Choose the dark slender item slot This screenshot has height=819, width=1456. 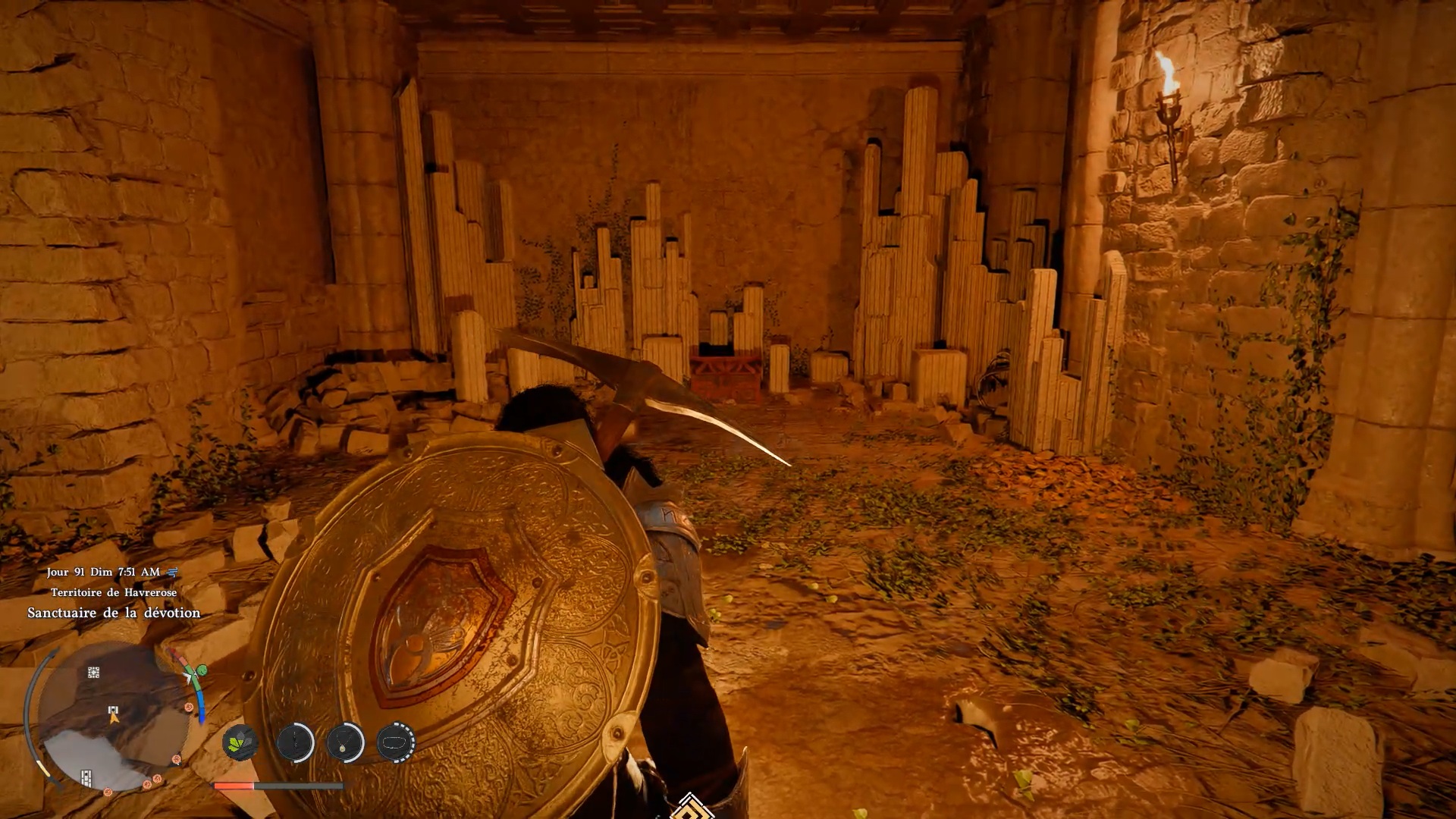295,742
